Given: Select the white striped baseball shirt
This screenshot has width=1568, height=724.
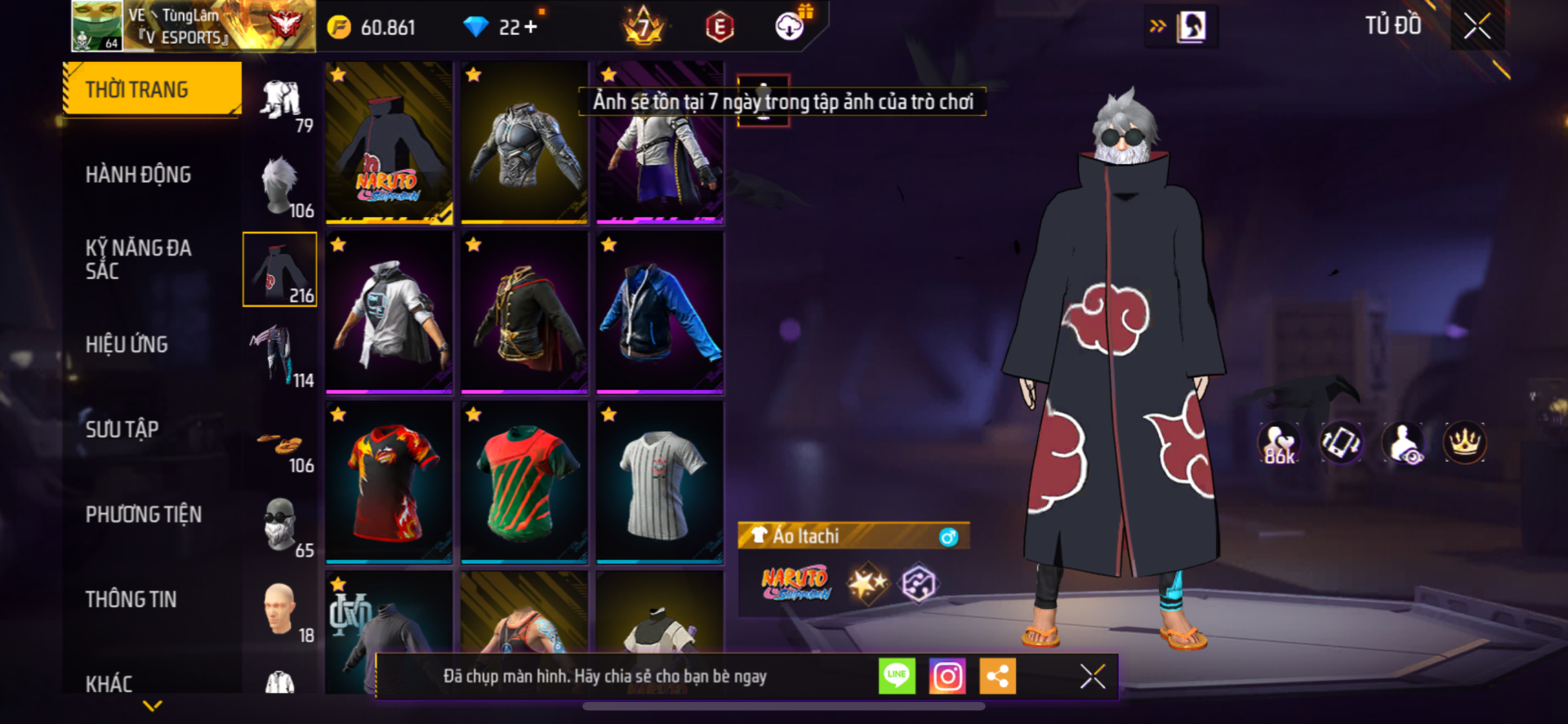Looking at the screenshot, I should [660, 482].
